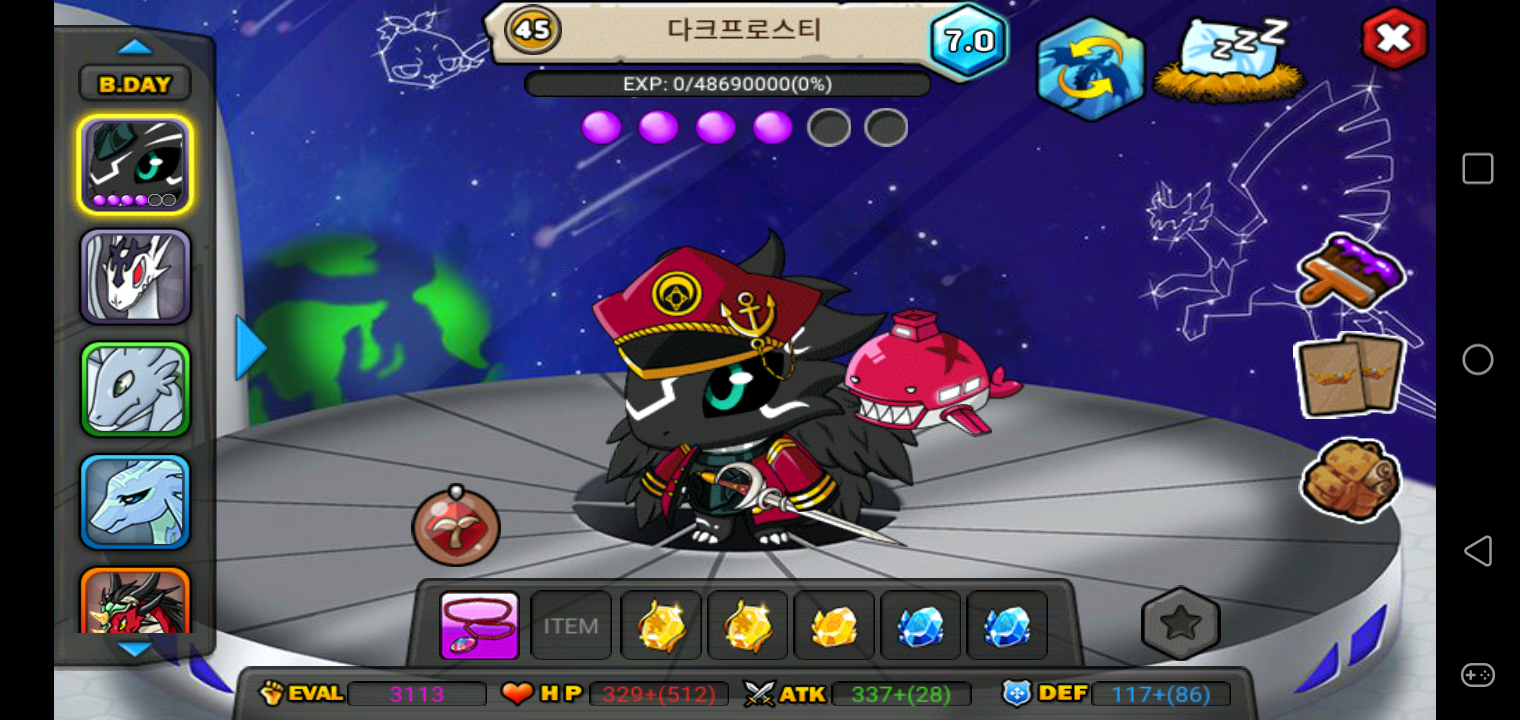
Task: Open the empty ITEM equipment slot
Action: click(571, 626)
